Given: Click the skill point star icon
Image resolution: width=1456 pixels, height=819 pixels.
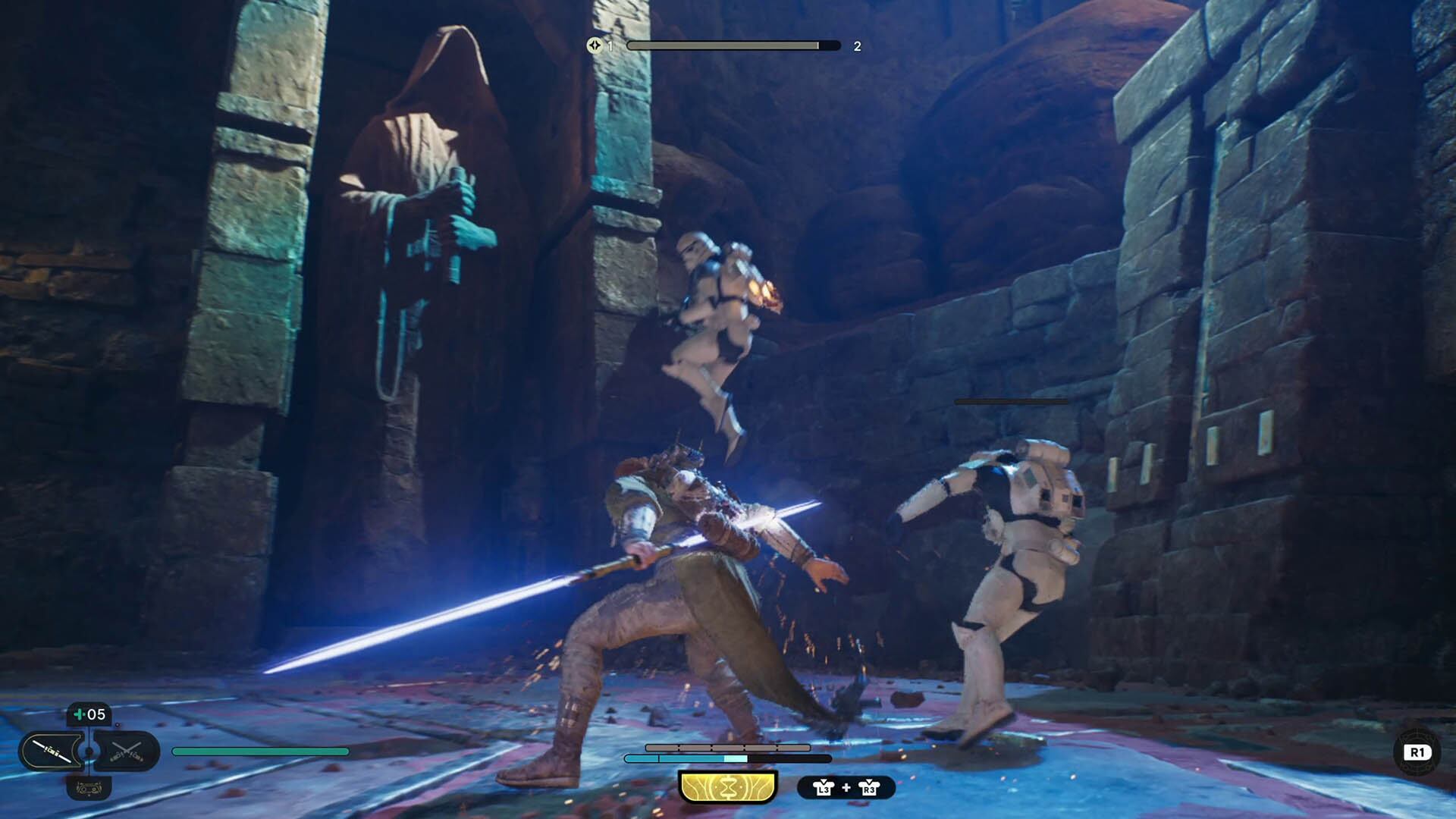Looking at the screenshot, I should (x=595, y=45).
